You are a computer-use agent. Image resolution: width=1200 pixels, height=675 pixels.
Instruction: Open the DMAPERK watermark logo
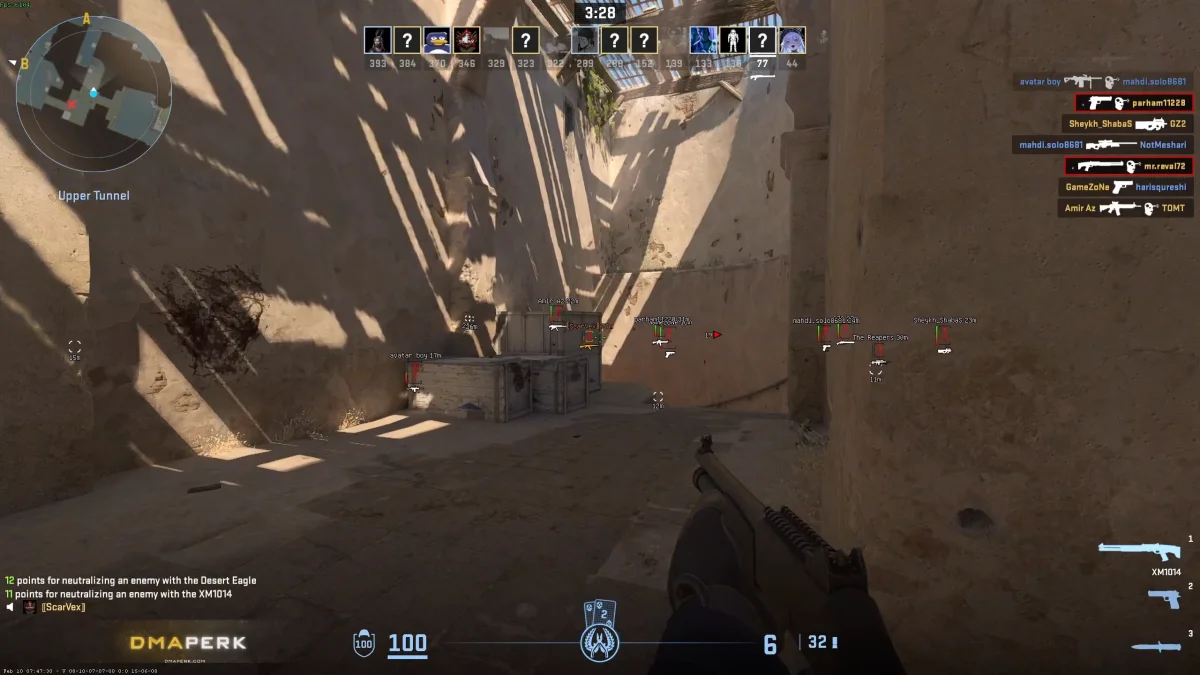187,643
